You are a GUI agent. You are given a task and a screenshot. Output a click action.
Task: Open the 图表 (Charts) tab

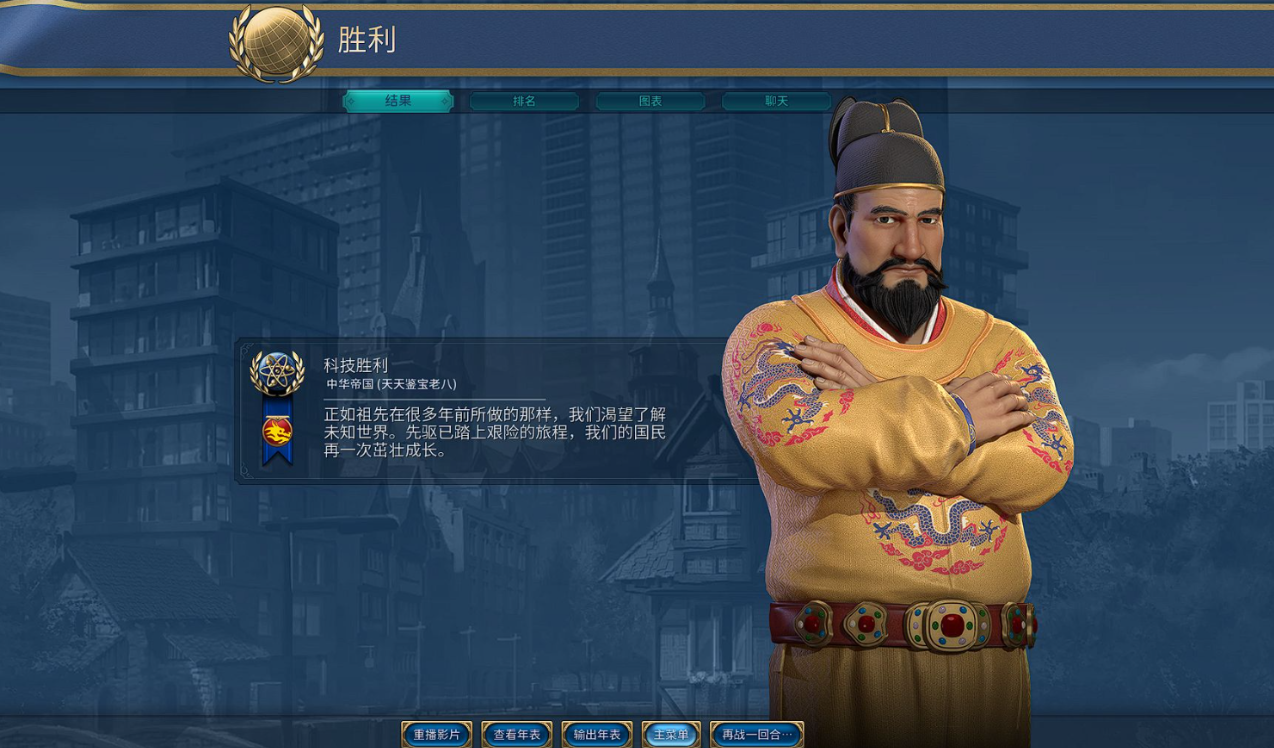[x=650, y=101]
